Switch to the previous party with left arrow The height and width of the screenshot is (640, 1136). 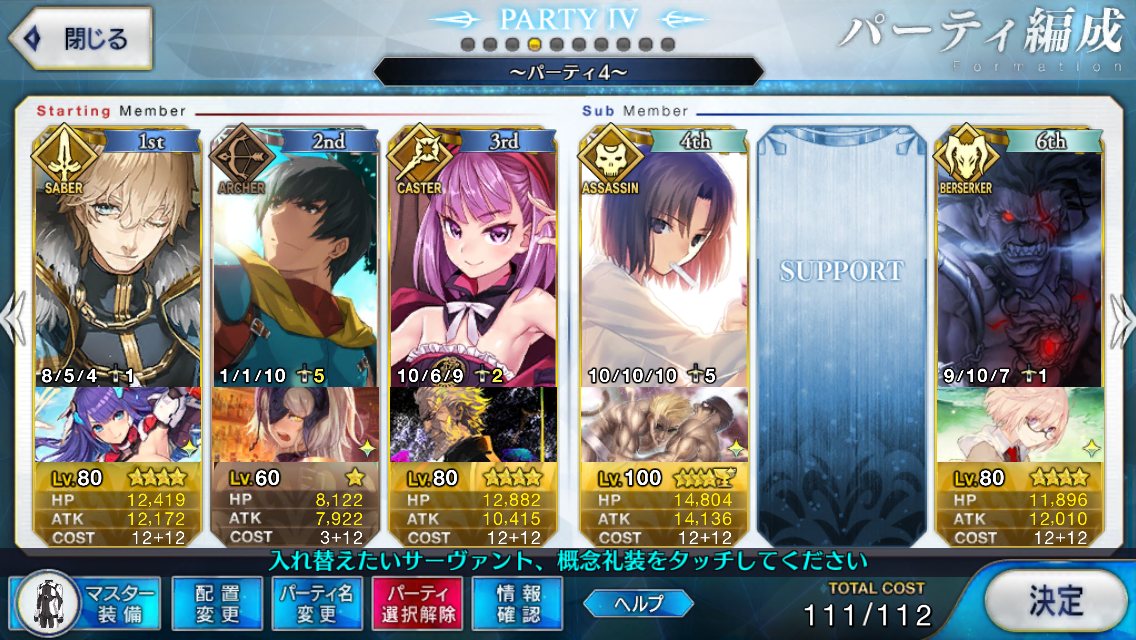[14, 320]
